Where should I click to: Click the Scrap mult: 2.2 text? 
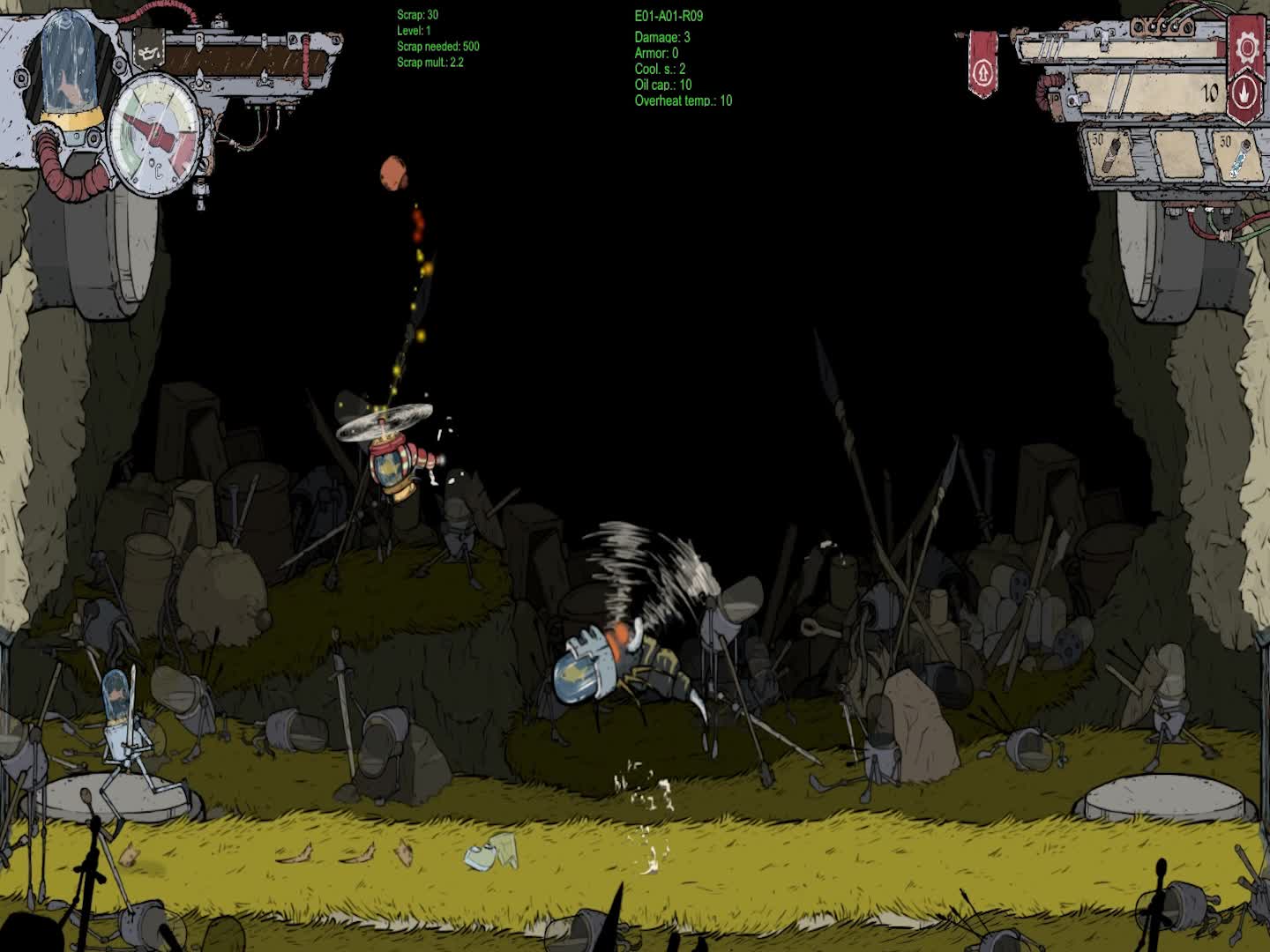coord(429,62)
